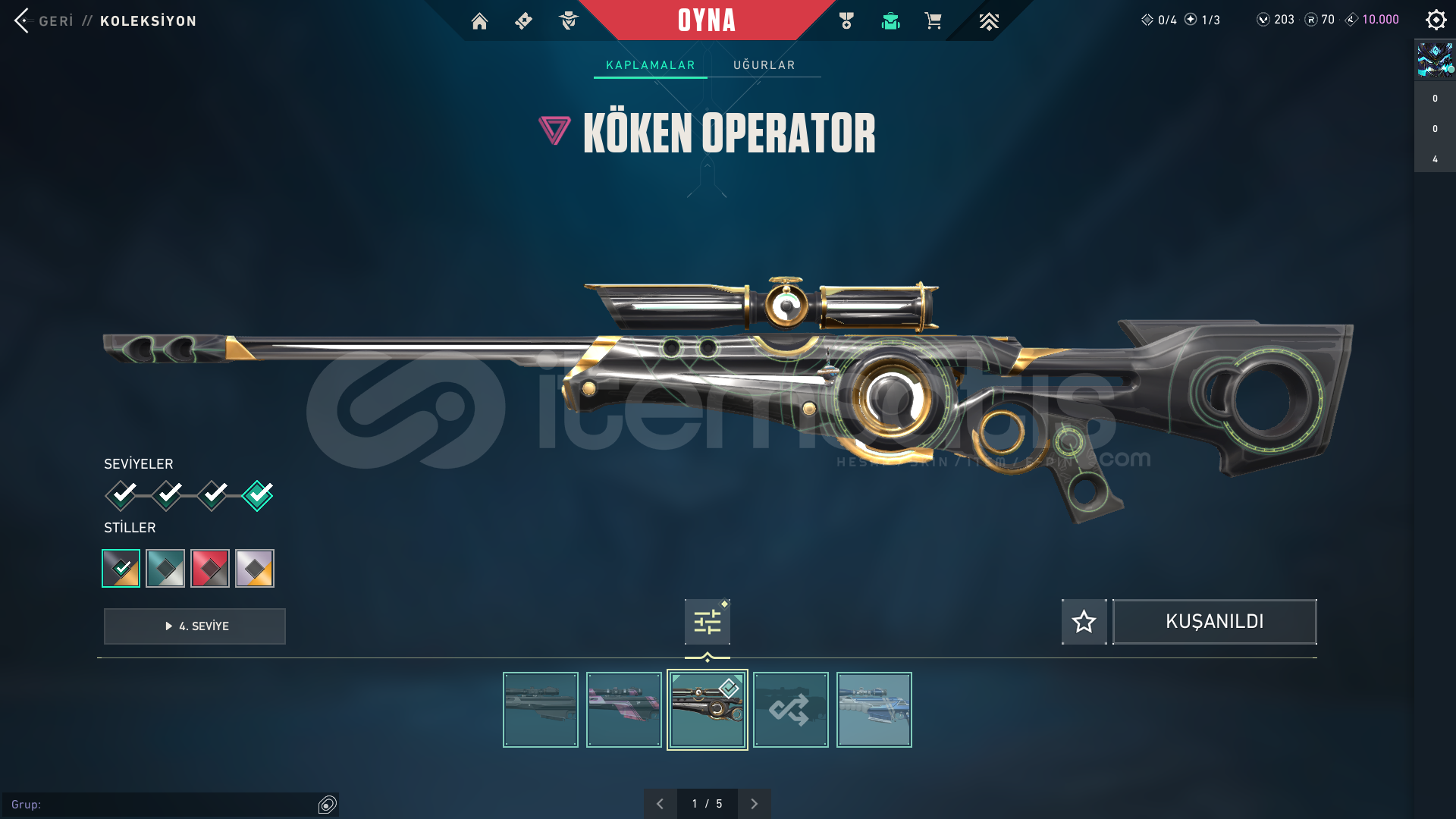Open the skin filter sliders button
The width and height of the screenshot is (1456, 819).
tap(707, 622)
